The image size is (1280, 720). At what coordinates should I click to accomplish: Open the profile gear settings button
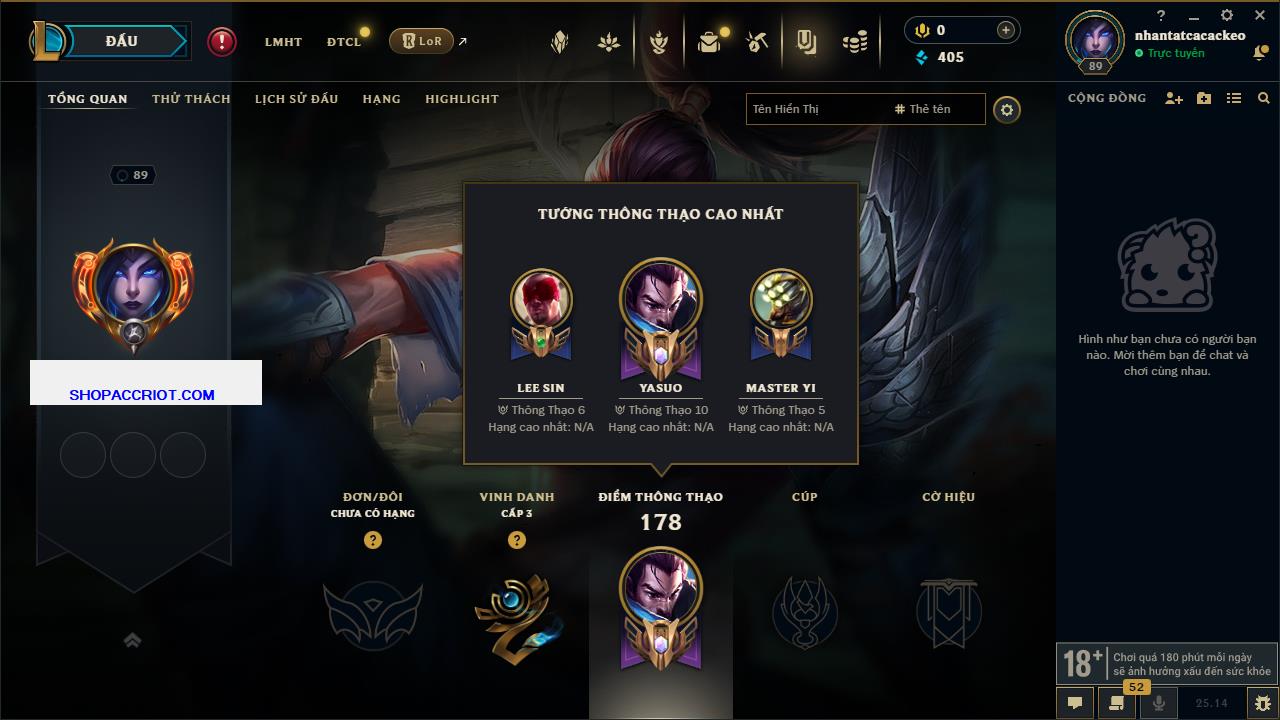[x=1007, y=110]
